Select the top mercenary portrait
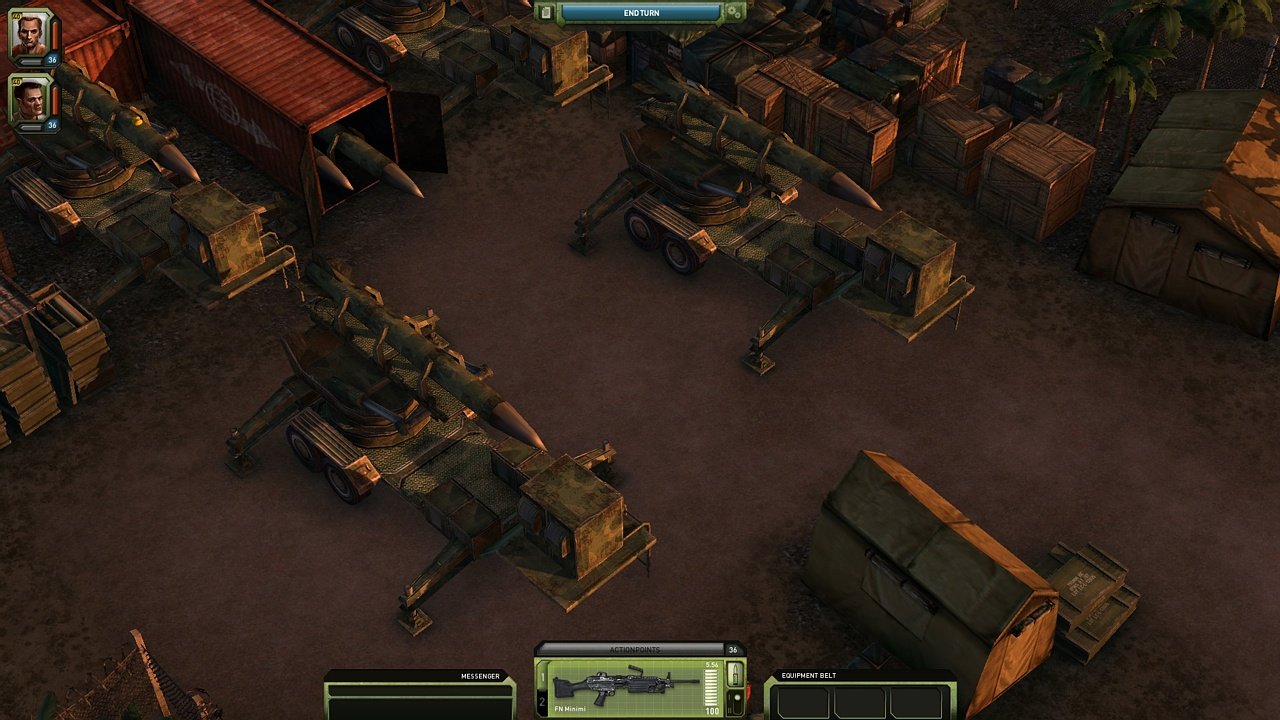 [x=29, y=33]
